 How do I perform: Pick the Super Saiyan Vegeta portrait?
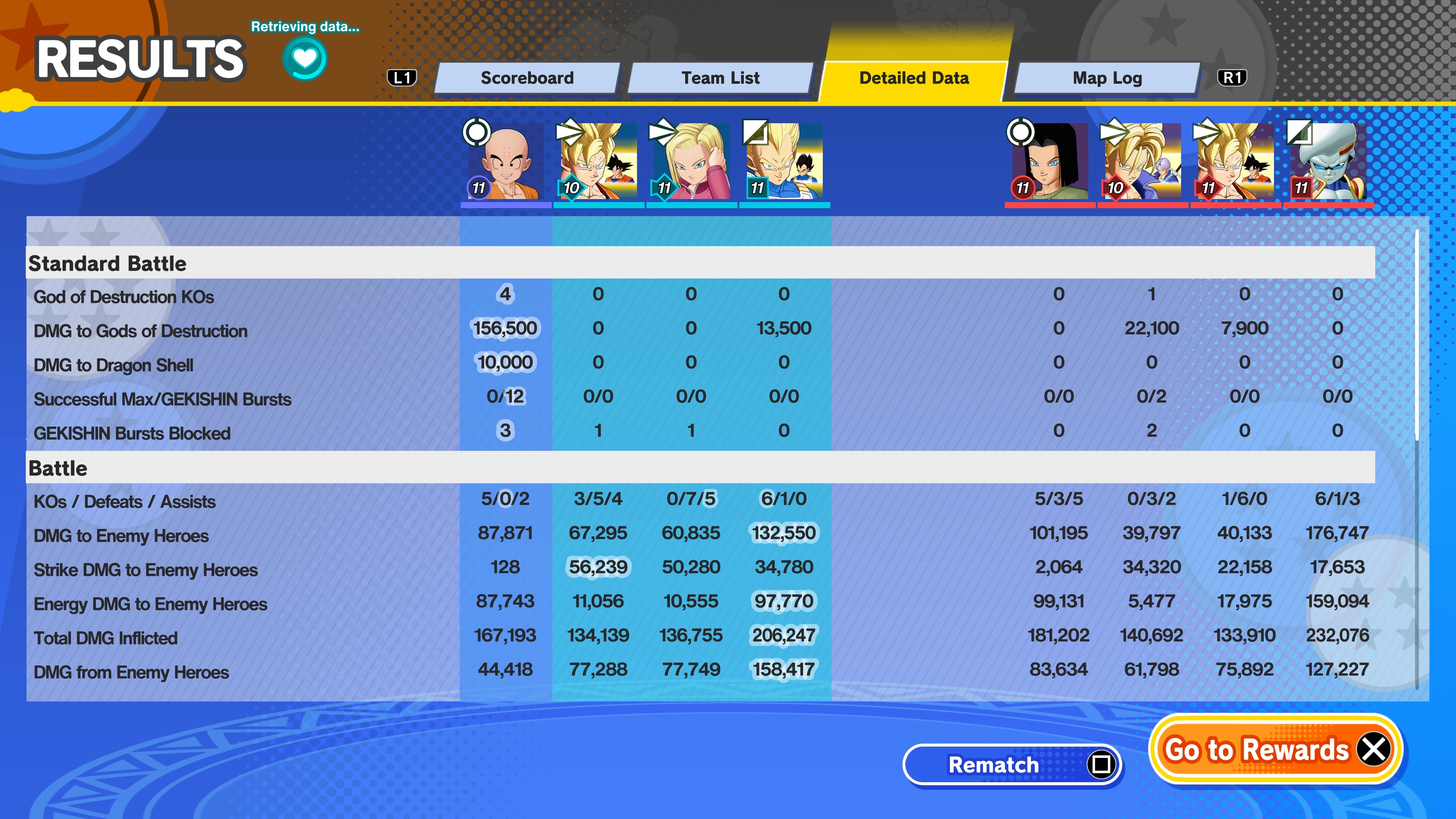(784, 162)
